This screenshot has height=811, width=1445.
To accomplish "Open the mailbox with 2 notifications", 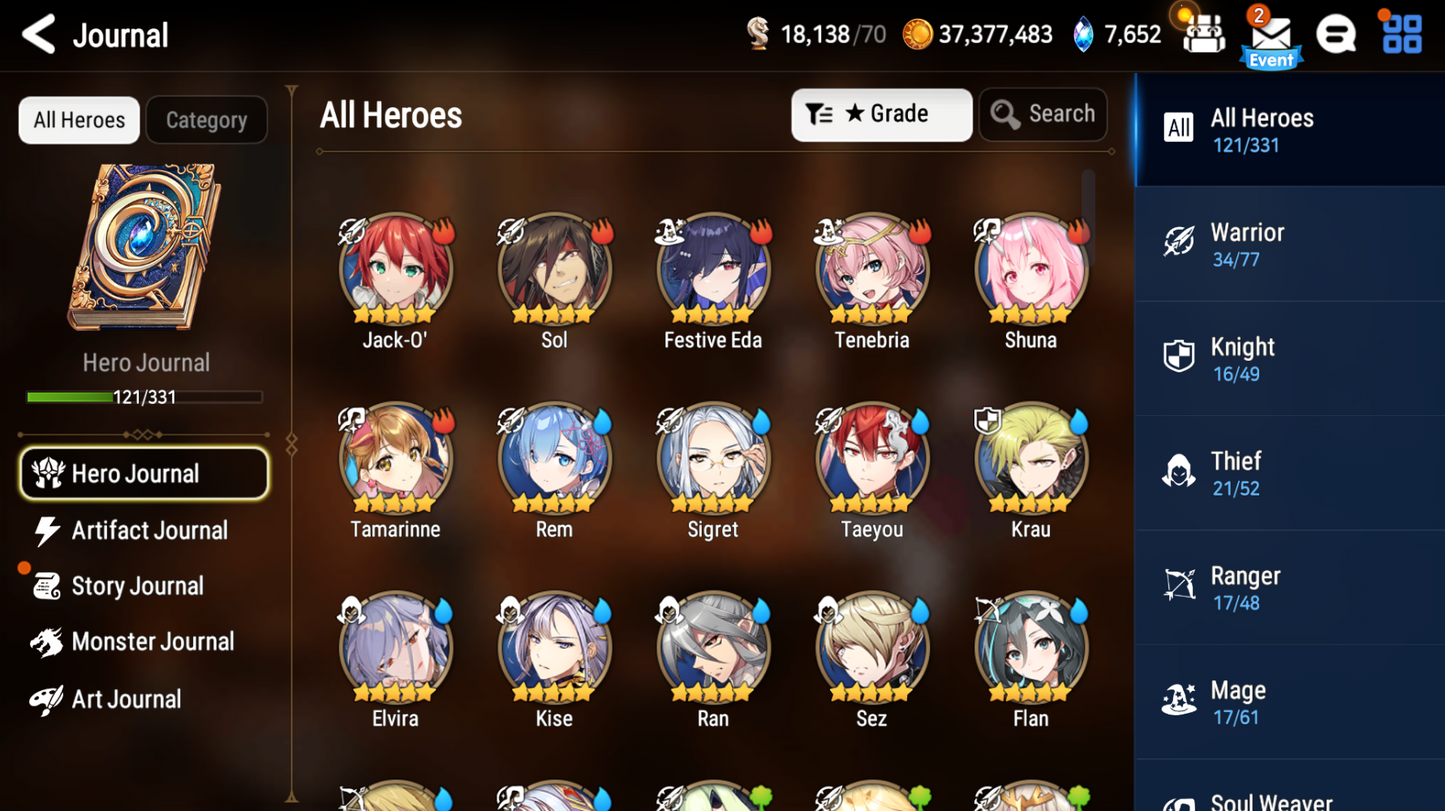I will pos(1271,35).
